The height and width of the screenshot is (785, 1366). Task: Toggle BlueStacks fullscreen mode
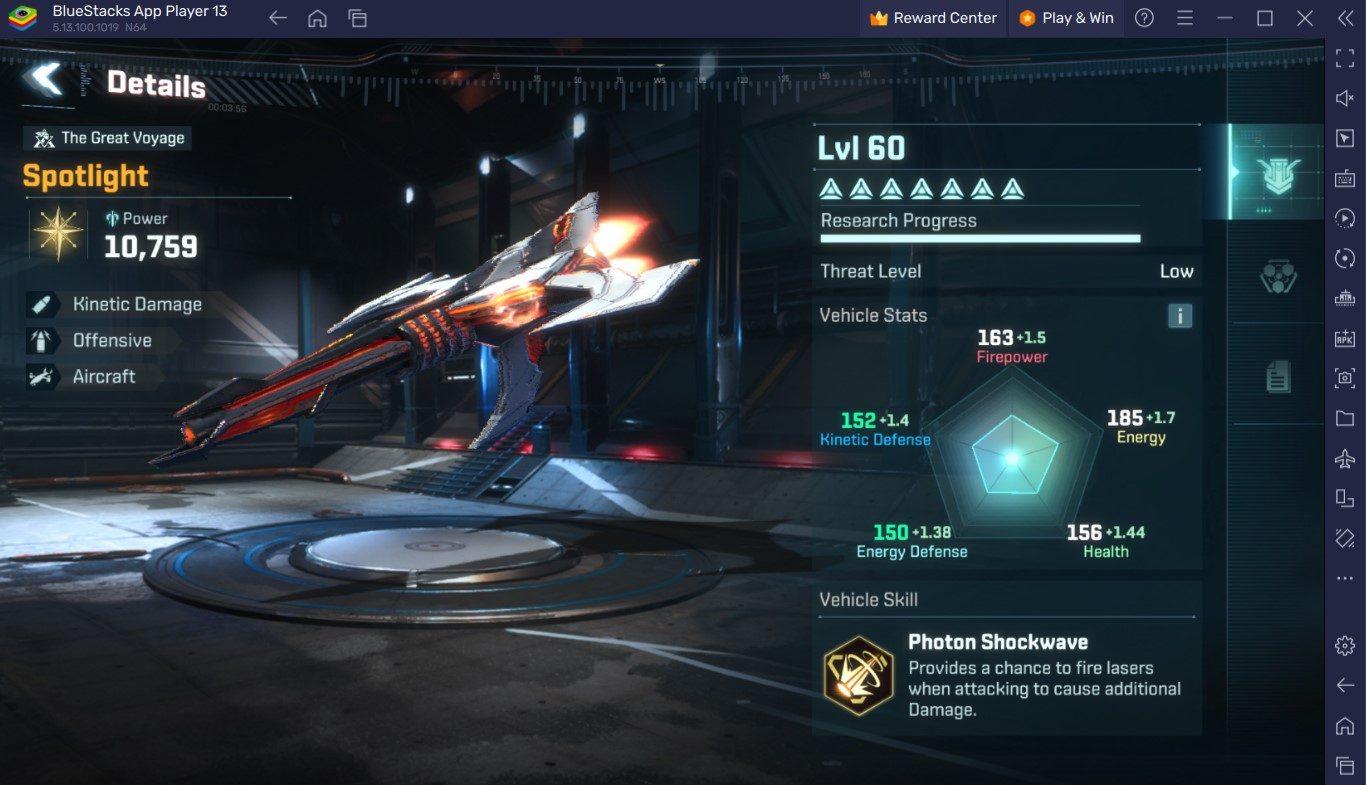[1345, 58]
